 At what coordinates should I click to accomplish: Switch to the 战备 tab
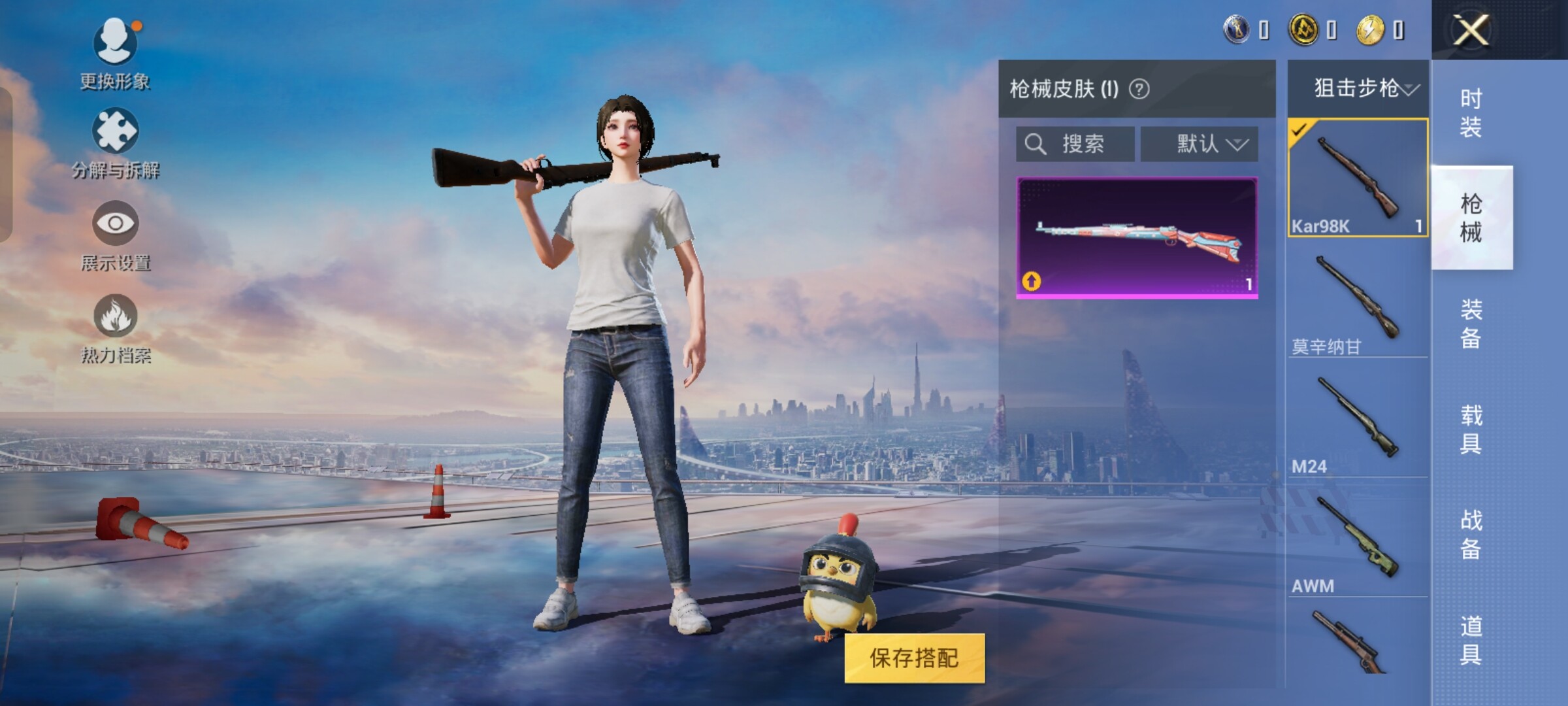(1471, 534)
